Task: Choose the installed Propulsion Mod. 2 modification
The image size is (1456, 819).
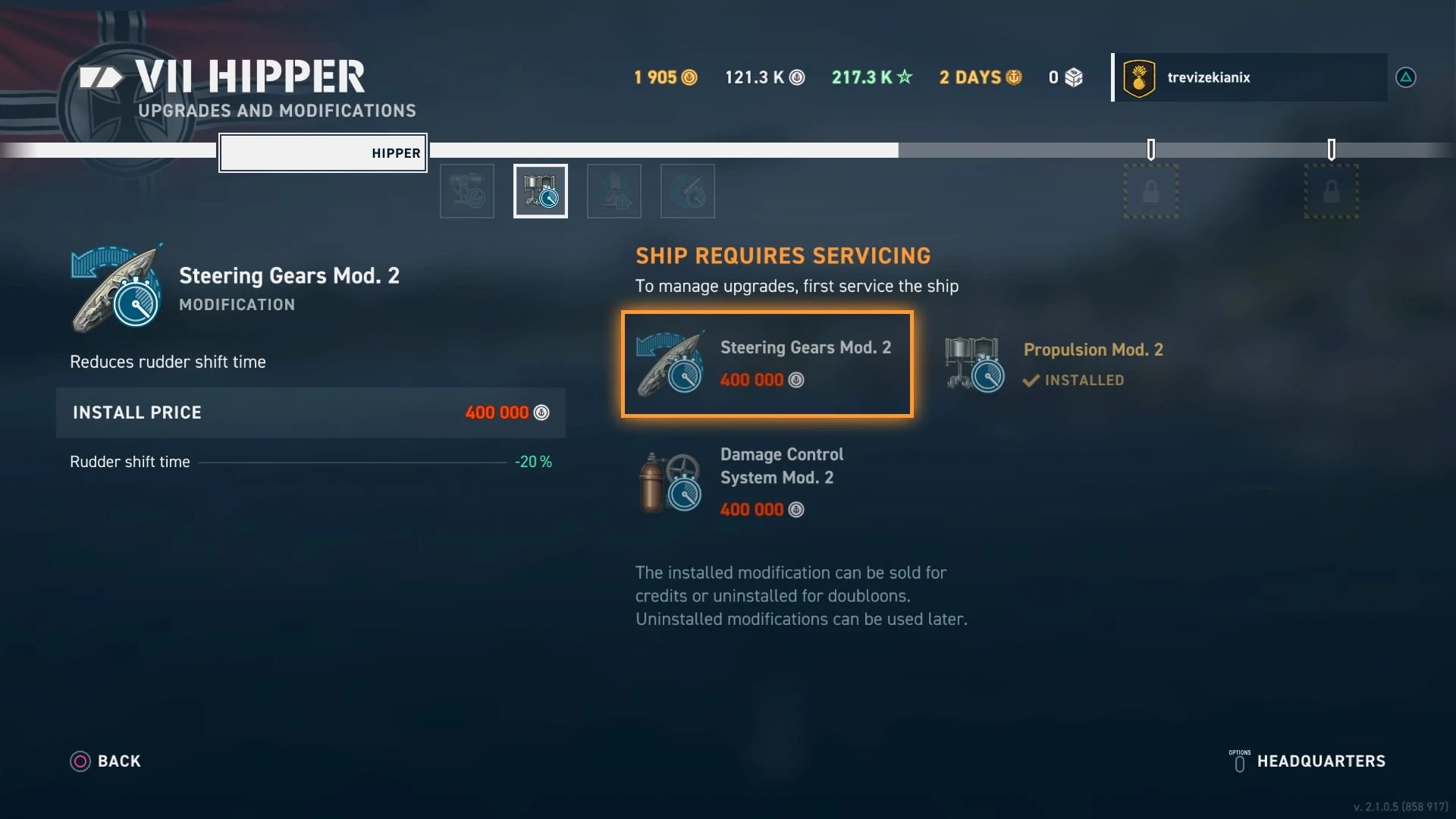Action: coord(1054,364)
